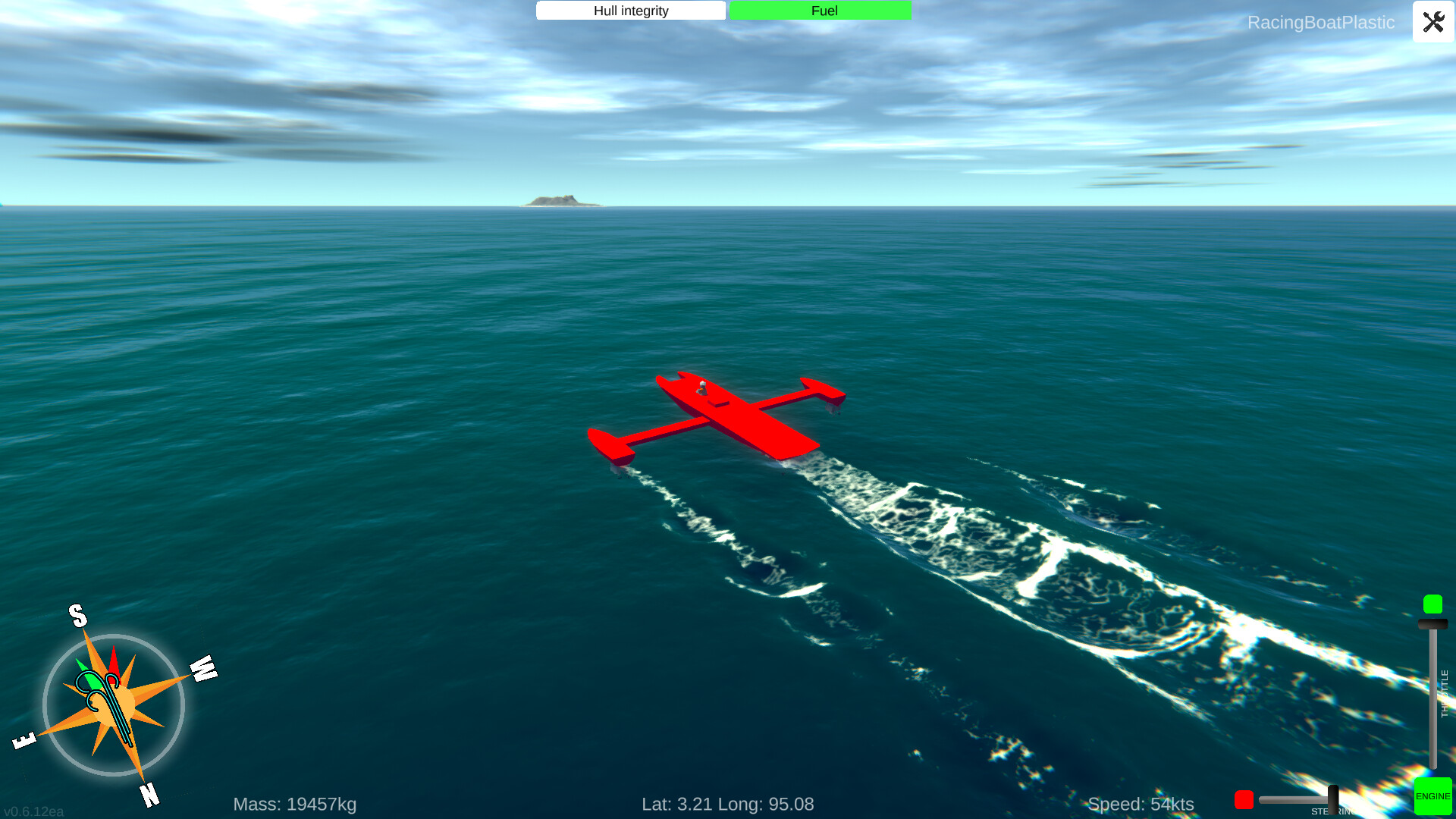
Task: Click the red indicator beside the steering slider
Action: click(1244, 799)
